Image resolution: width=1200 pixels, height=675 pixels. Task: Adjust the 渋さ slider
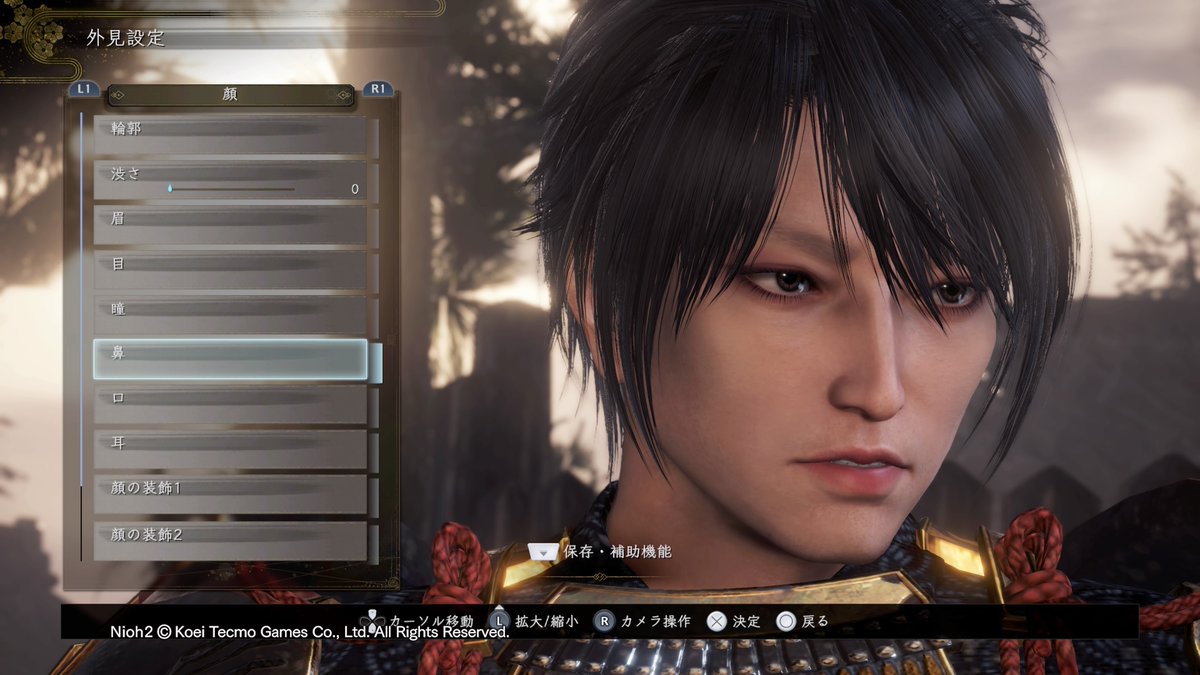tap(232, 188)
